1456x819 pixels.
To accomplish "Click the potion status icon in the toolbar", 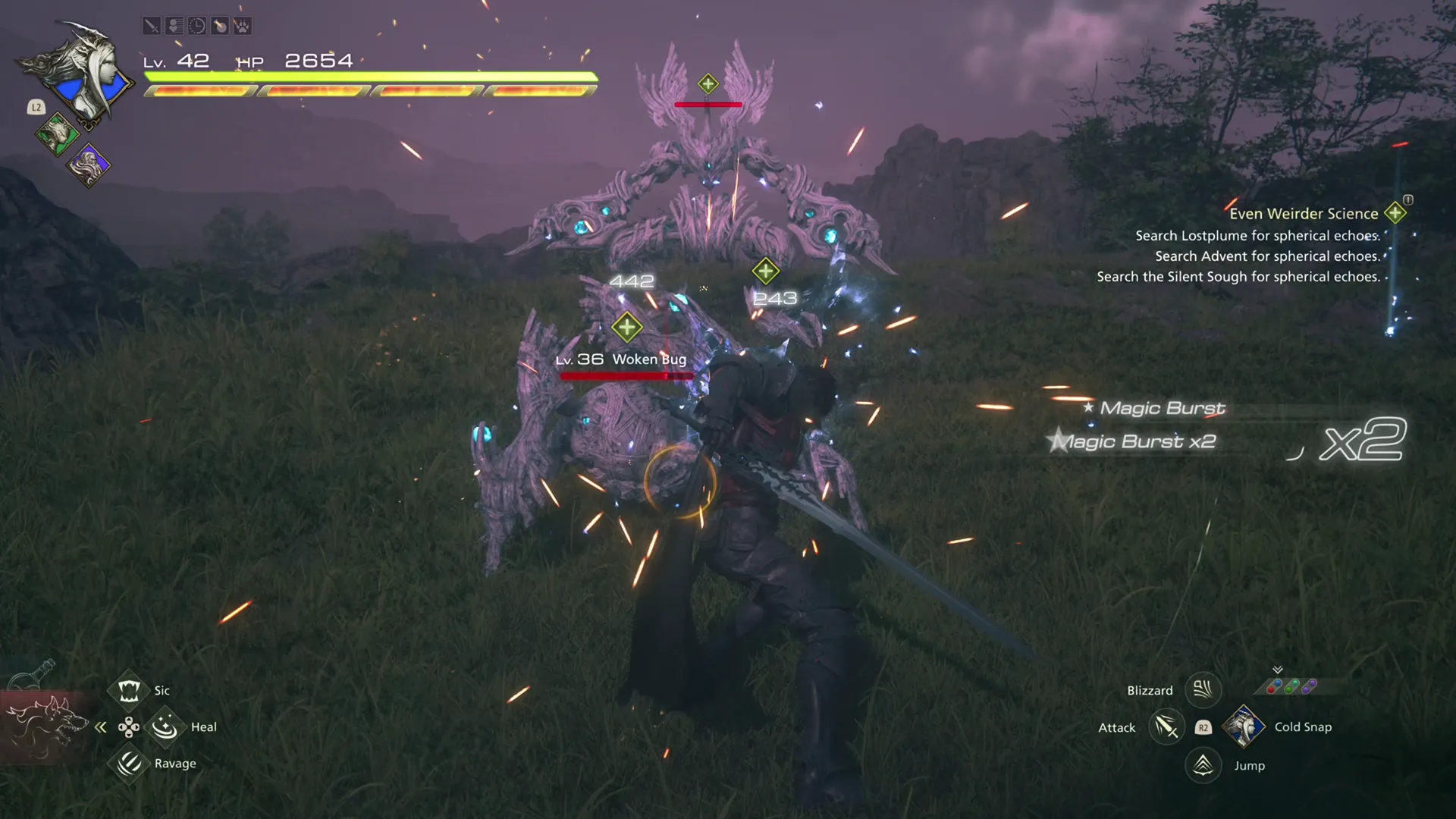I will pos(219,27).
